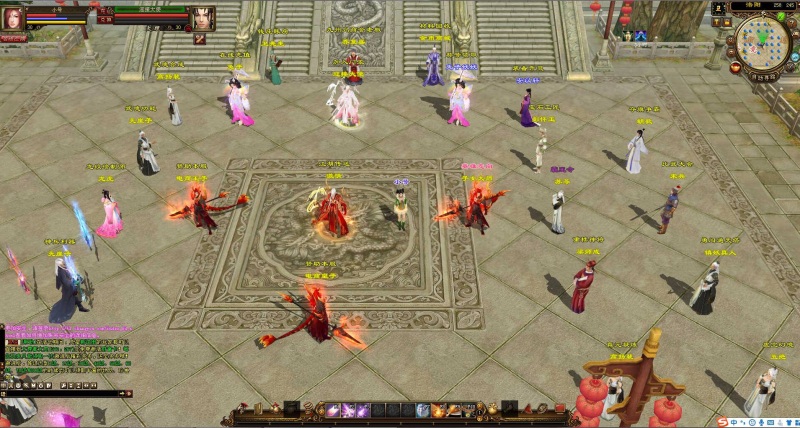Open the circular minimap

pyautogui.click(x=764, y=43)
